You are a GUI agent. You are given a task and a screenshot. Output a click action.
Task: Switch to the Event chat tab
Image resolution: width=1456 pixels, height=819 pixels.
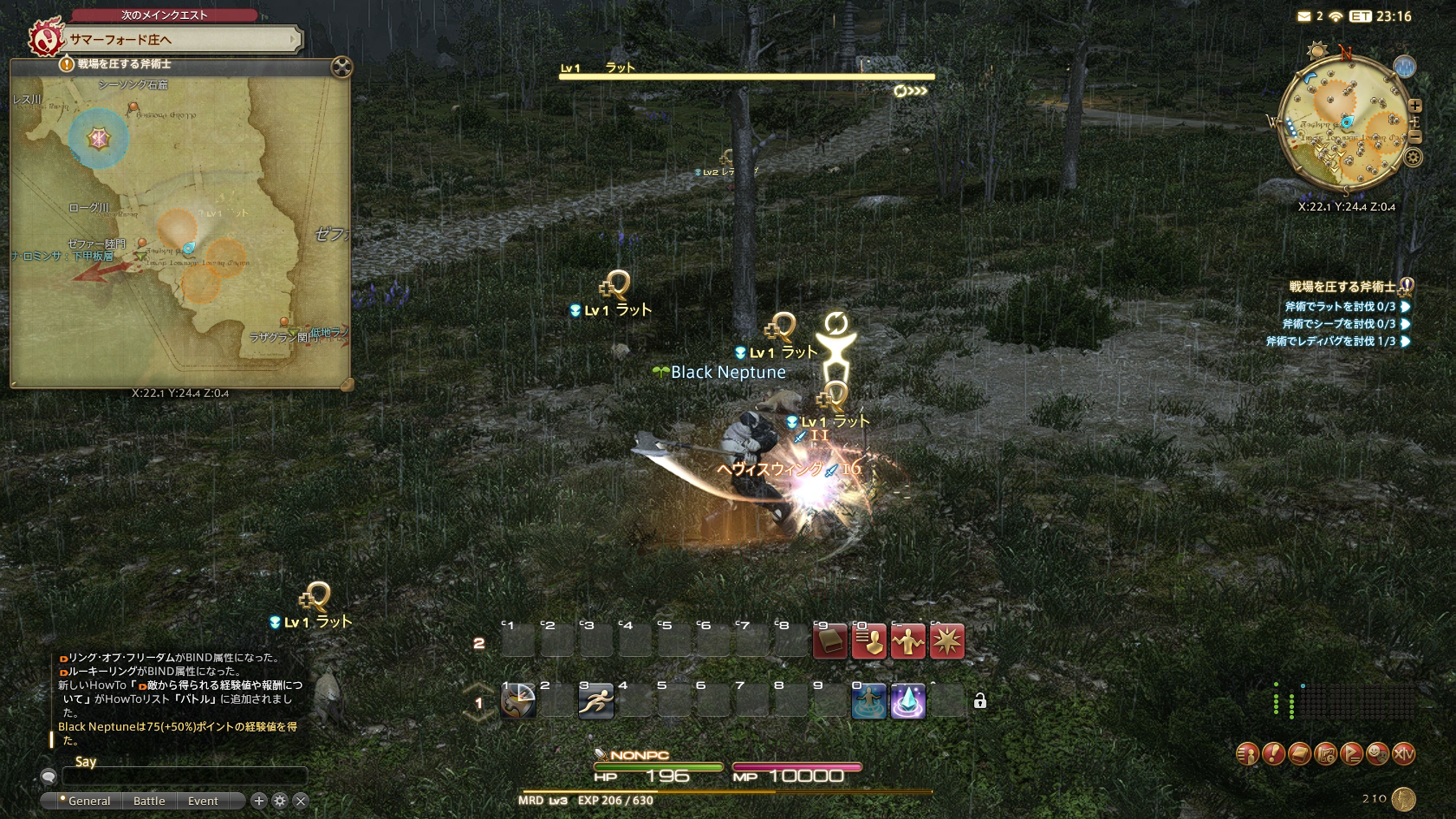click(x=203, y=801)
